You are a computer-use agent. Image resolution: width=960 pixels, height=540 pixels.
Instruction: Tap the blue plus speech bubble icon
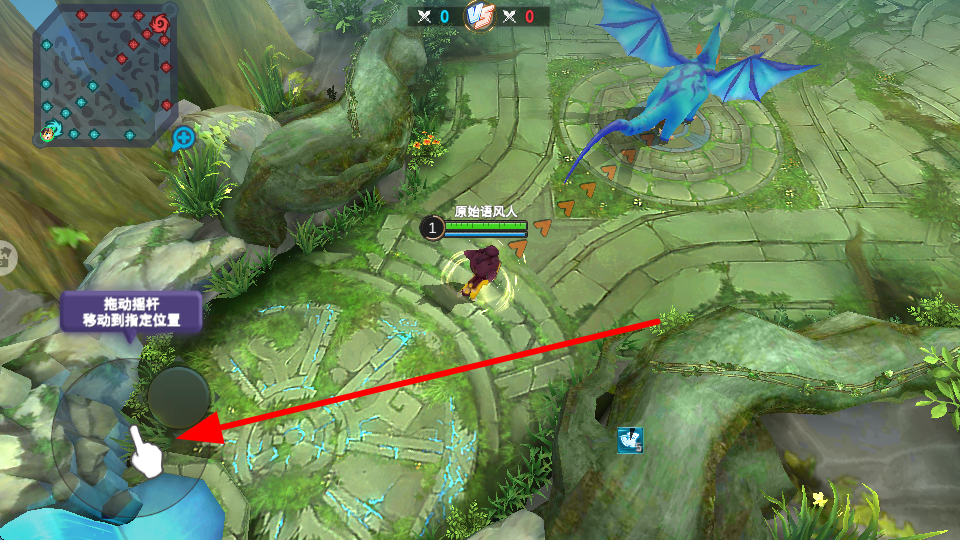click(184, 138)
